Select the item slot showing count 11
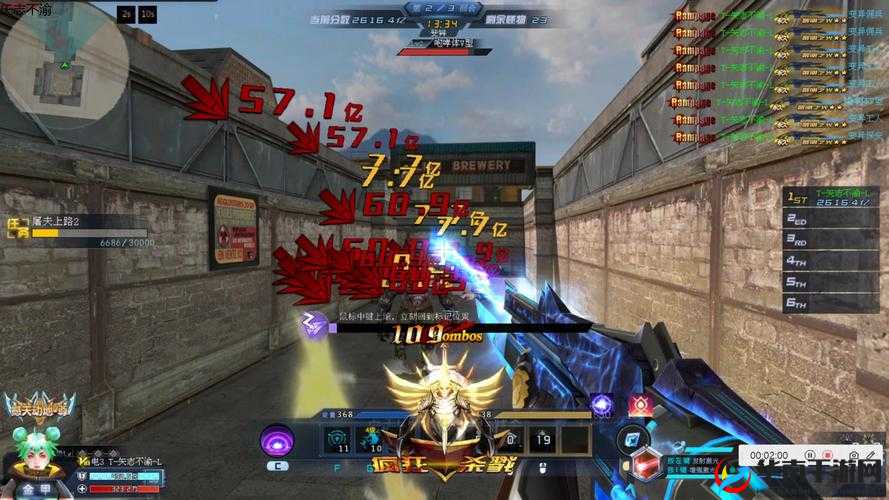Image resolution: width=889 pixels, height=500 pixels. coord(338,439)
